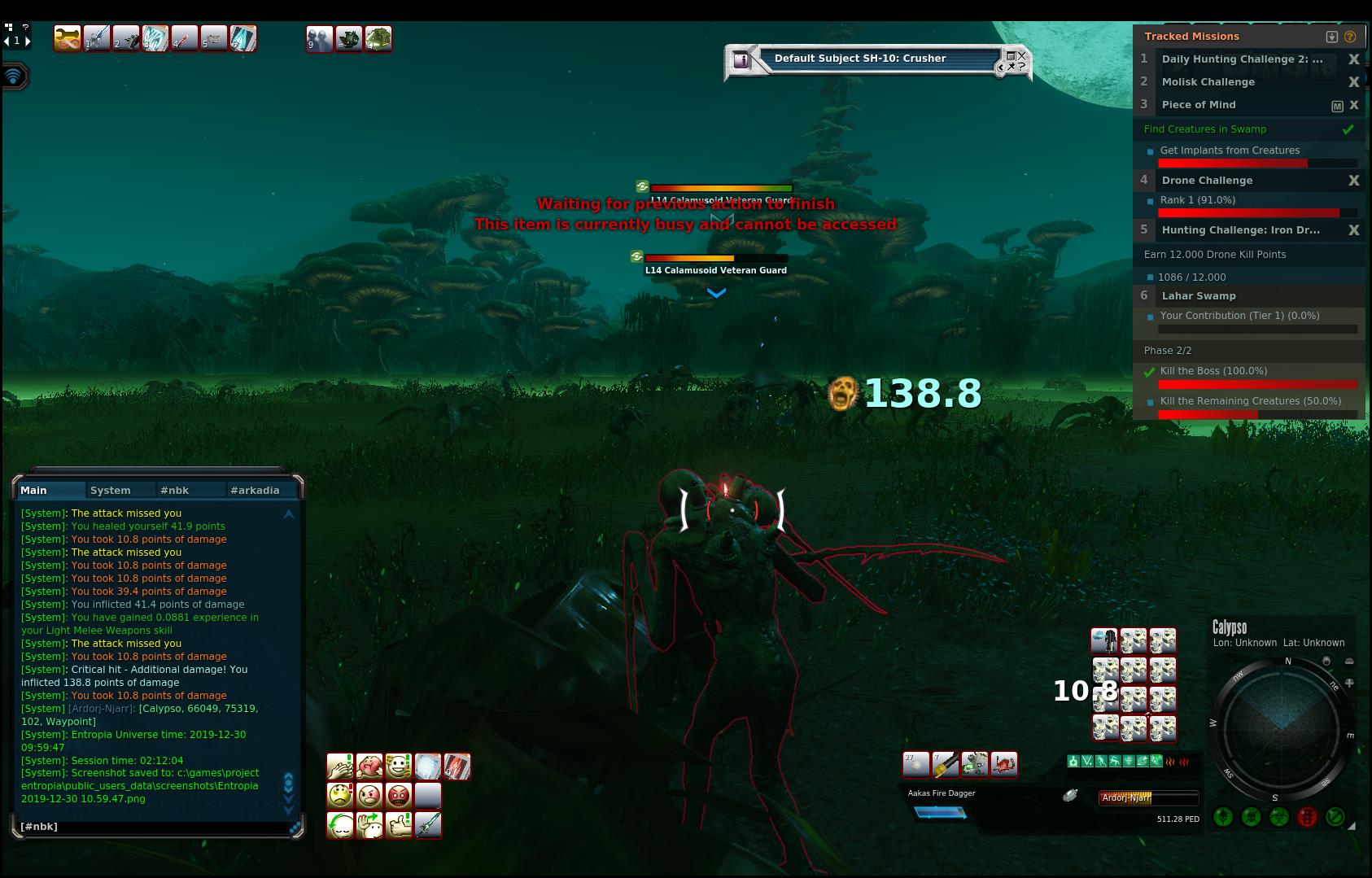Stop tracking the Molisk Challenge mission

tap(1354, 82)
